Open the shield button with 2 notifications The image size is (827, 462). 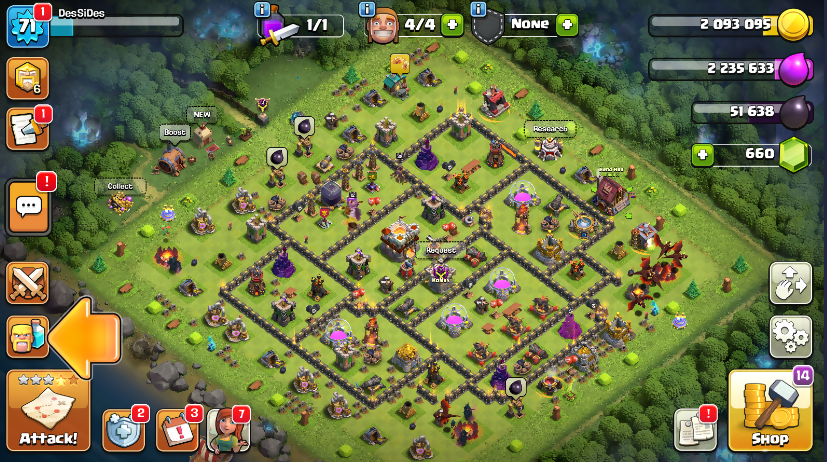[123, 430]
